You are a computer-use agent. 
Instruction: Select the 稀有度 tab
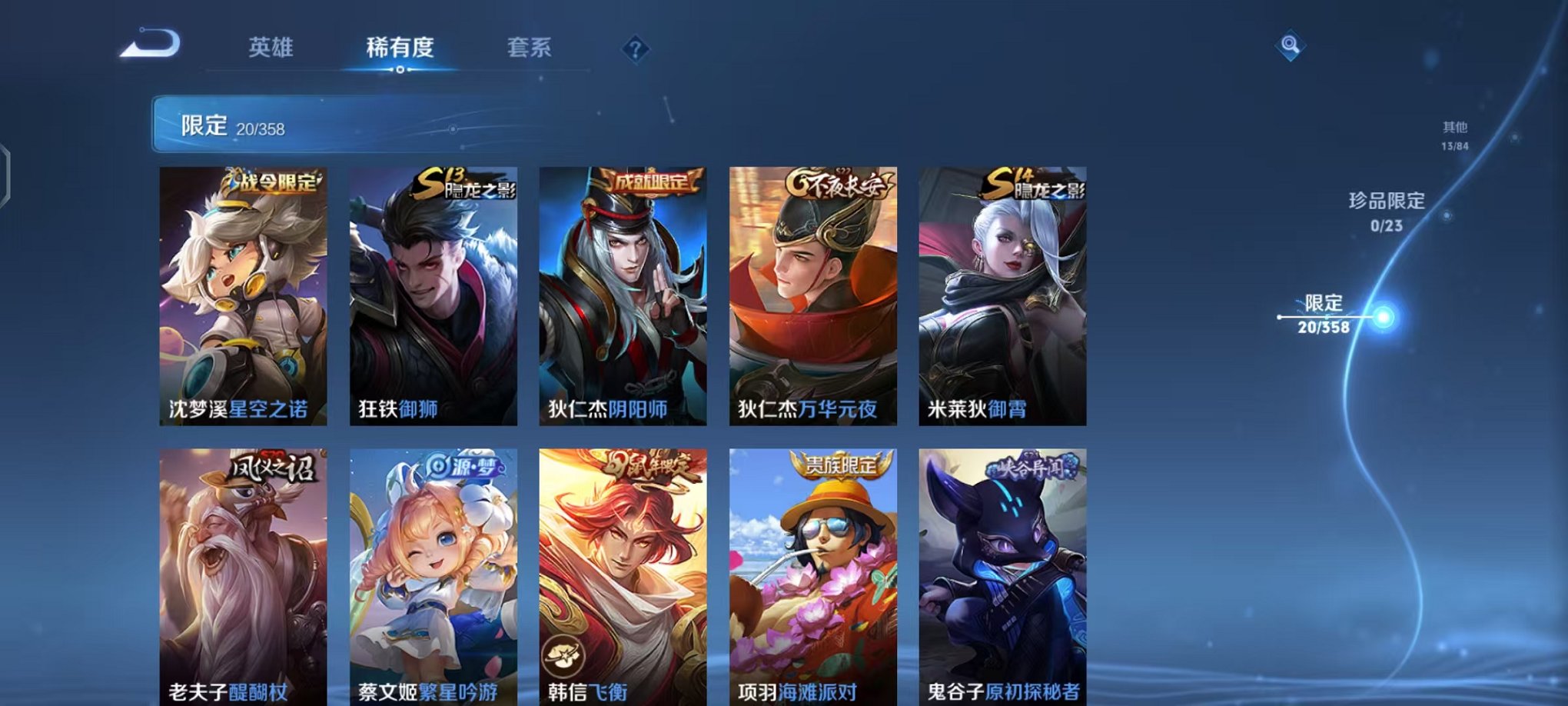(x=401, y=48)
